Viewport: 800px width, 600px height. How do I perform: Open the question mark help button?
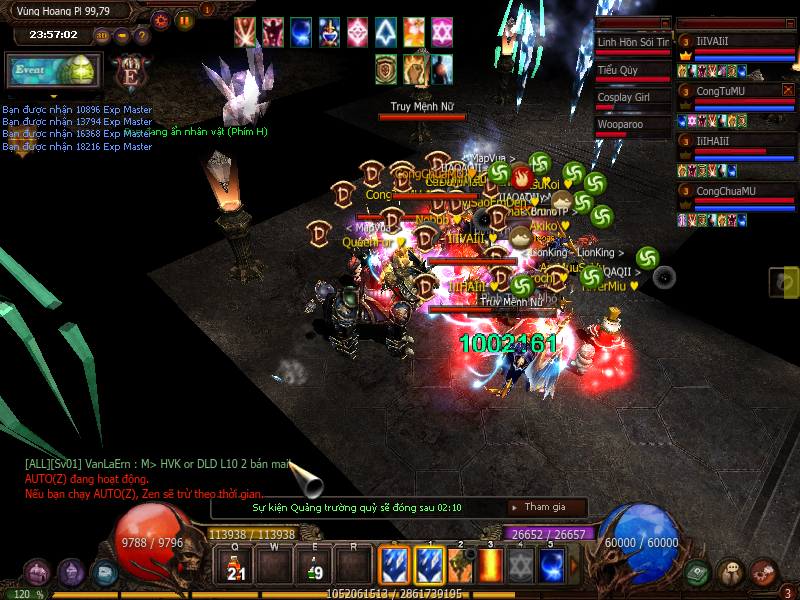coord(141,36)
